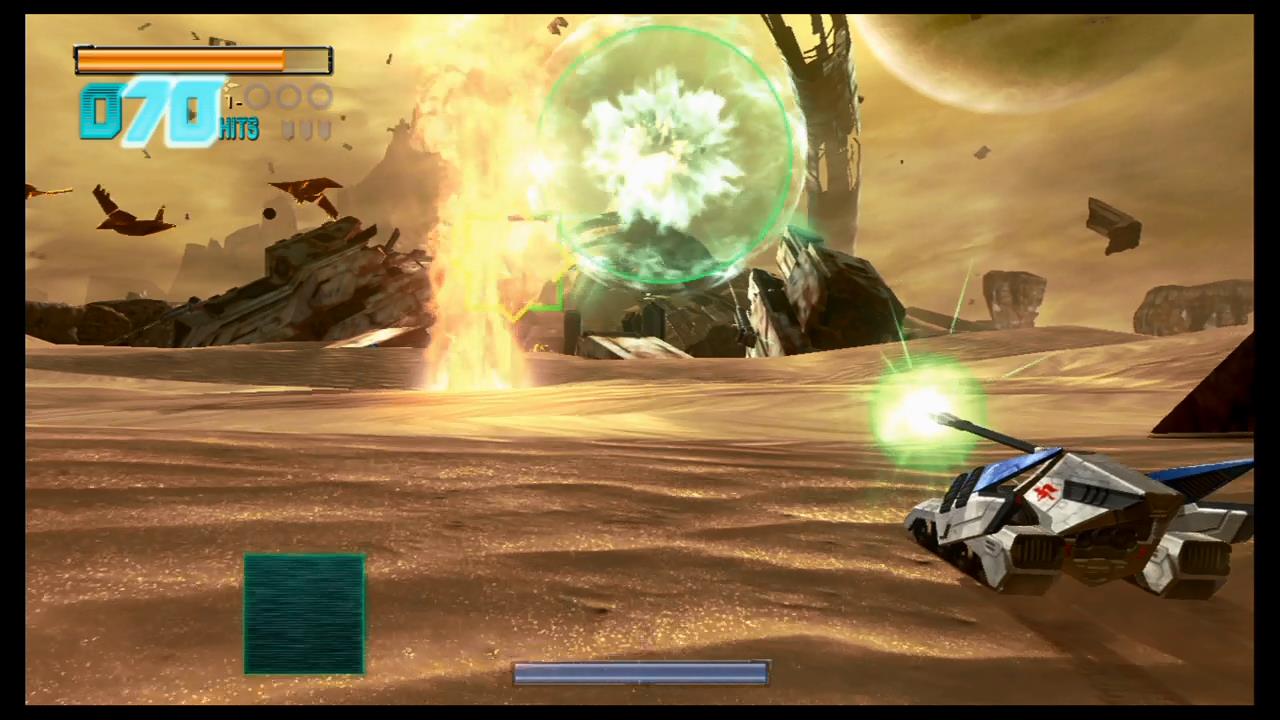Select the leftmost bomb stock icon

(x=287, y=128)
